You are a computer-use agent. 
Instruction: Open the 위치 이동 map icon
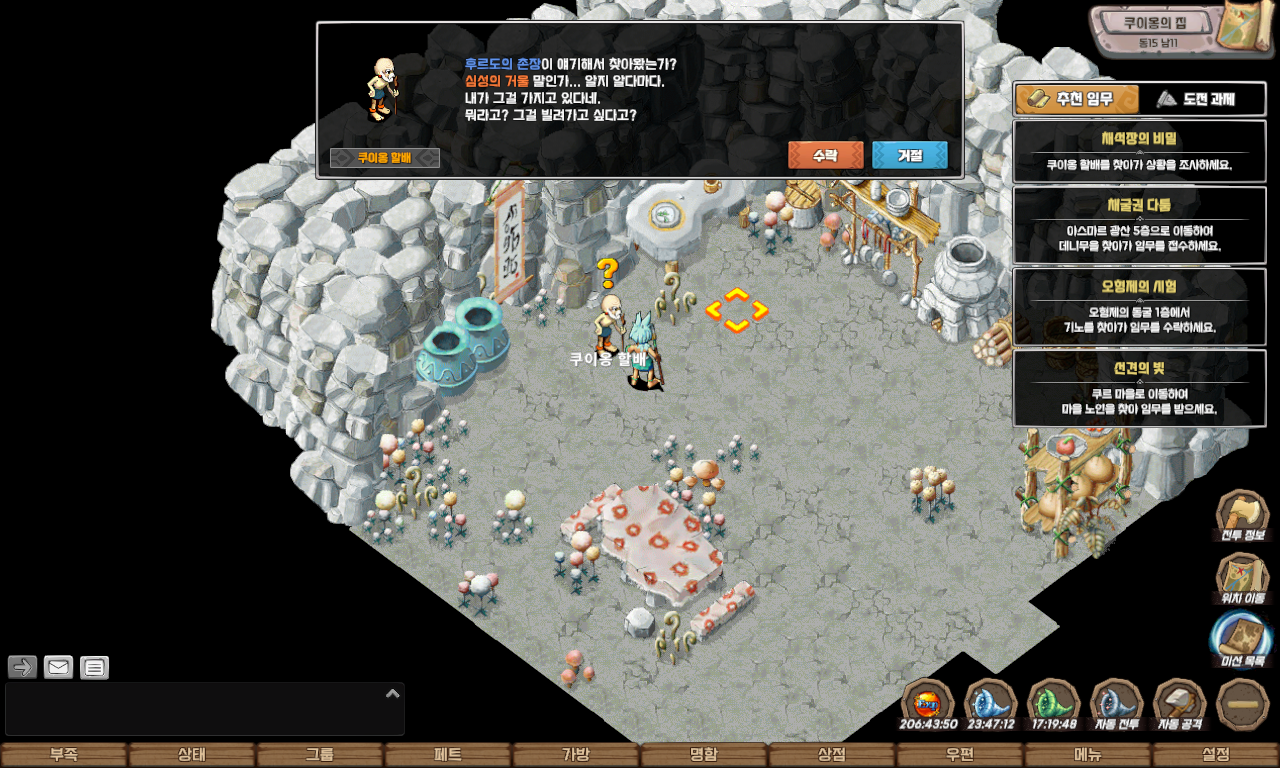(1242, 580)
